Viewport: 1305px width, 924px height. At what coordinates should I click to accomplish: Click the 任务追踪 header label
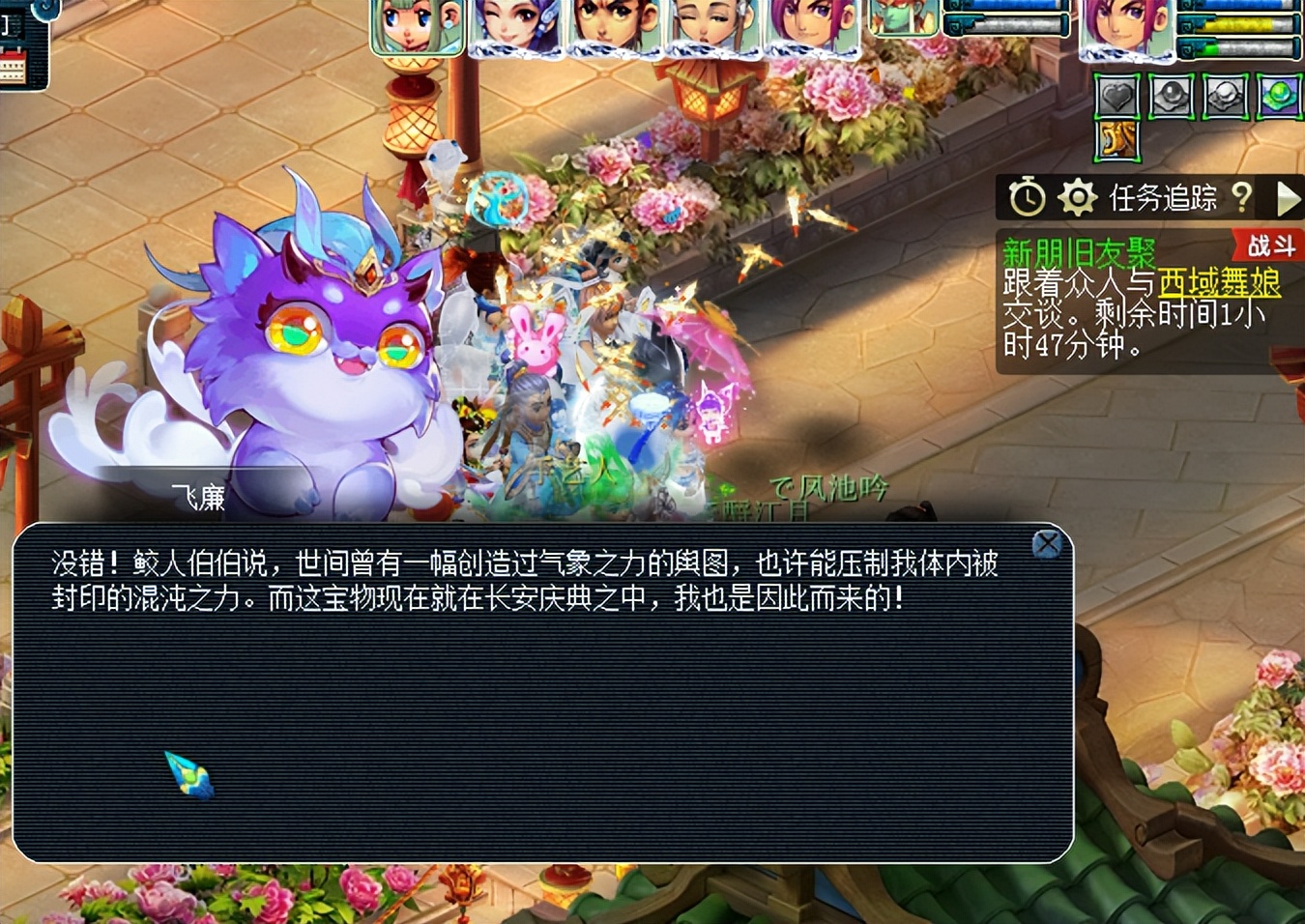(x=1164, y=197)
